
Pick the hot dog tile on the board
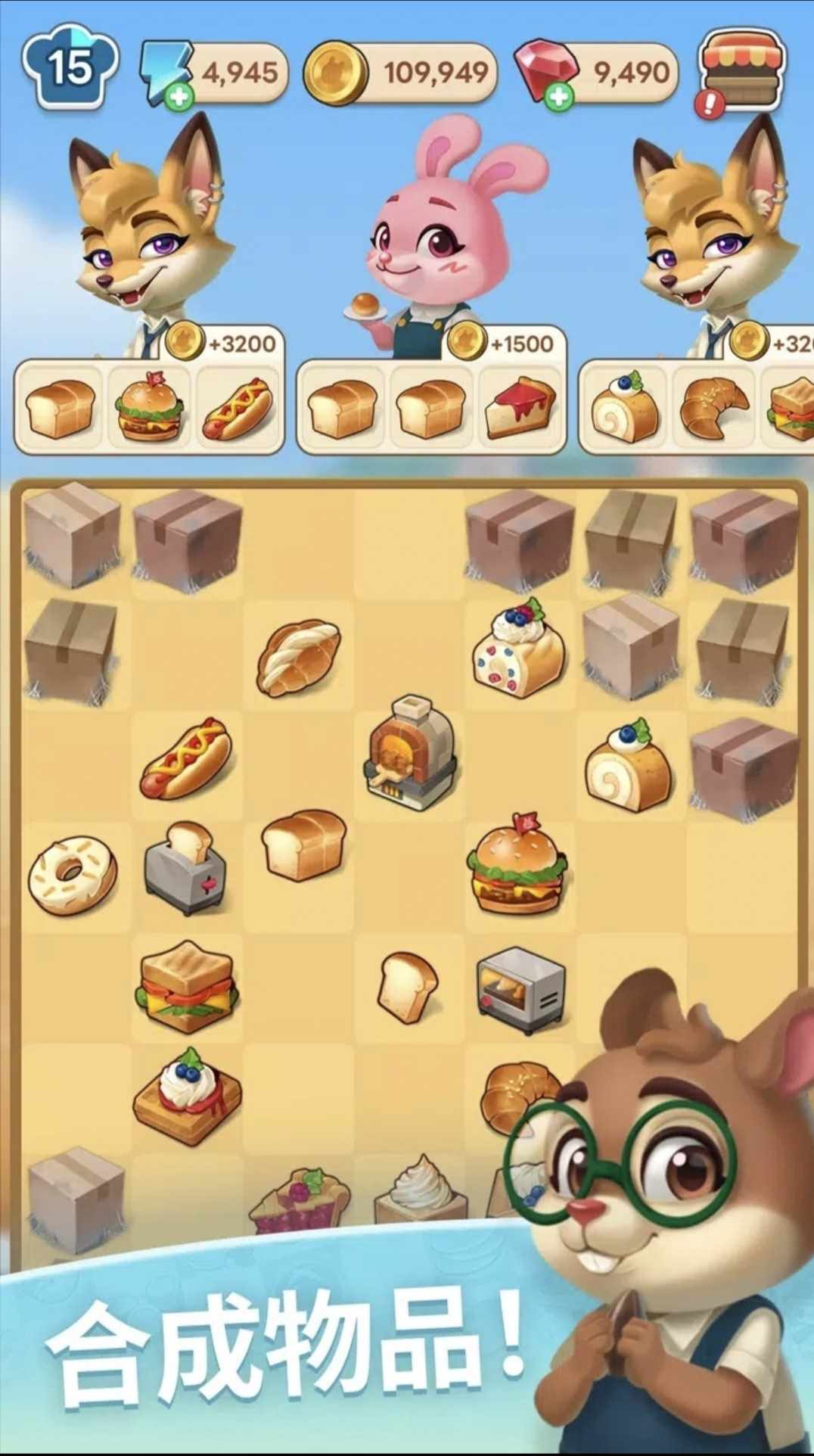[x=185, y=759]
